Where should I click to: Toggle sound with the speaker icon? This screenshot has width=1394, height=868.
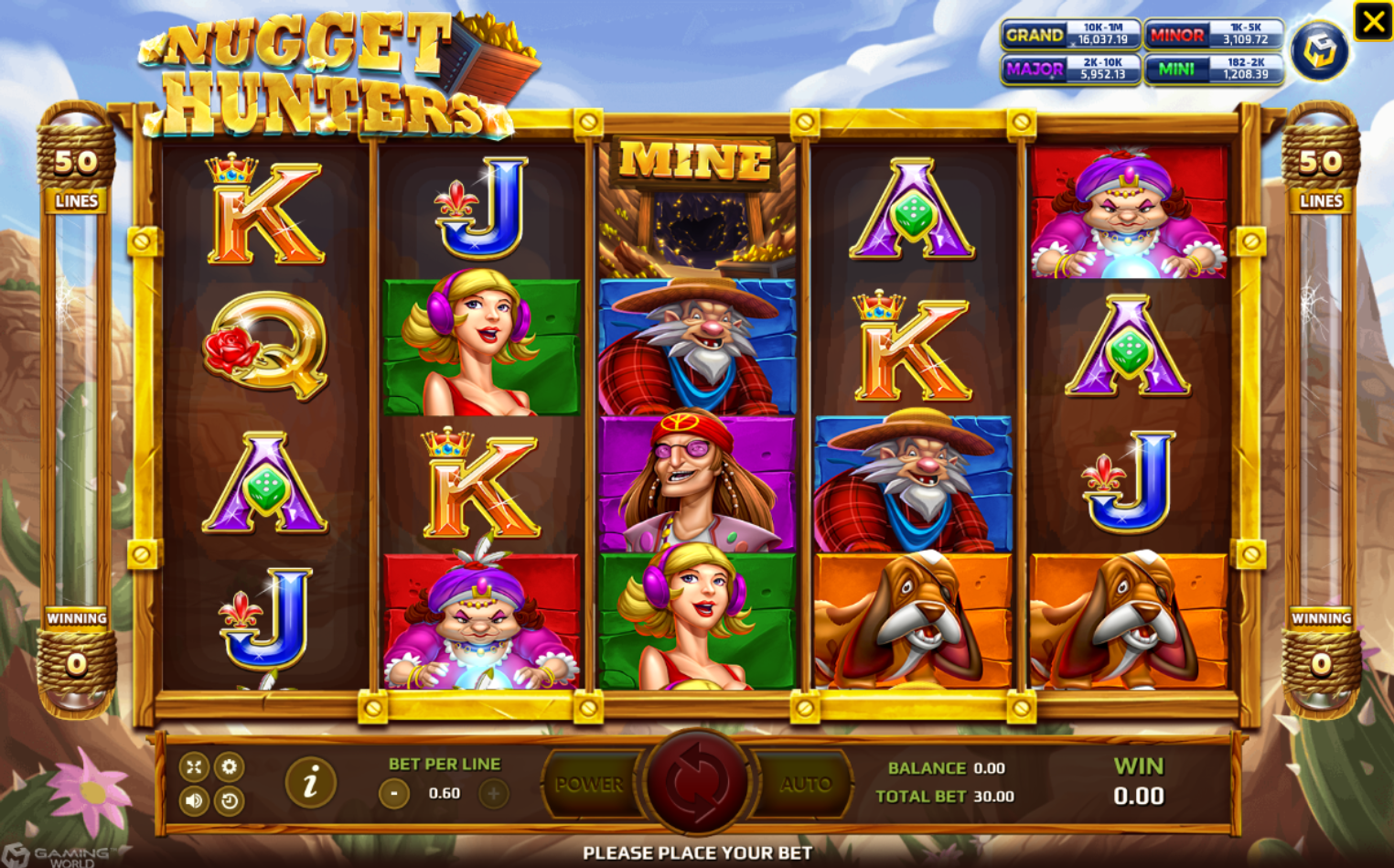[193, 801]
